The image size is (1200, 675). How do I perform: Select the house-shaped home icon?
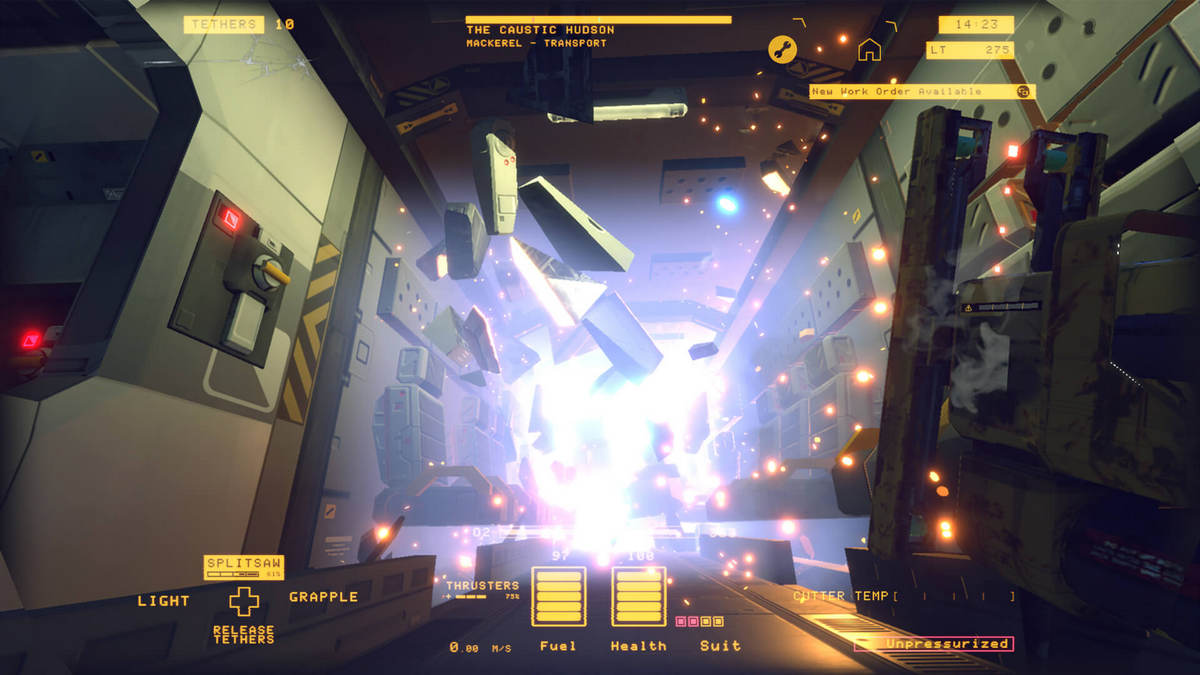point(869,49)
